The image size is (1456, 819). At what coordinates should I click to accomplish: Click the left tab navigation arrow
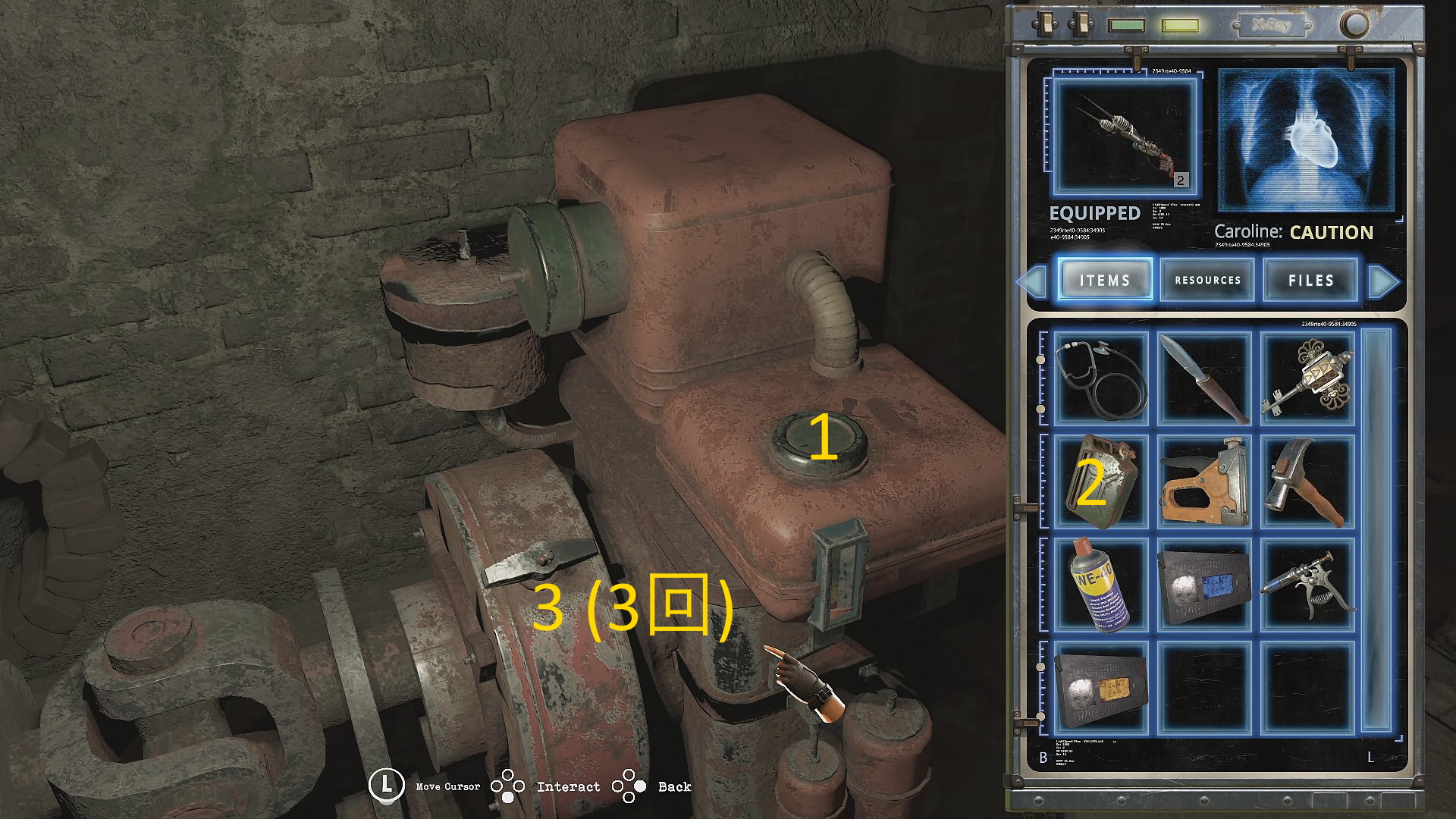(1032, 281)
